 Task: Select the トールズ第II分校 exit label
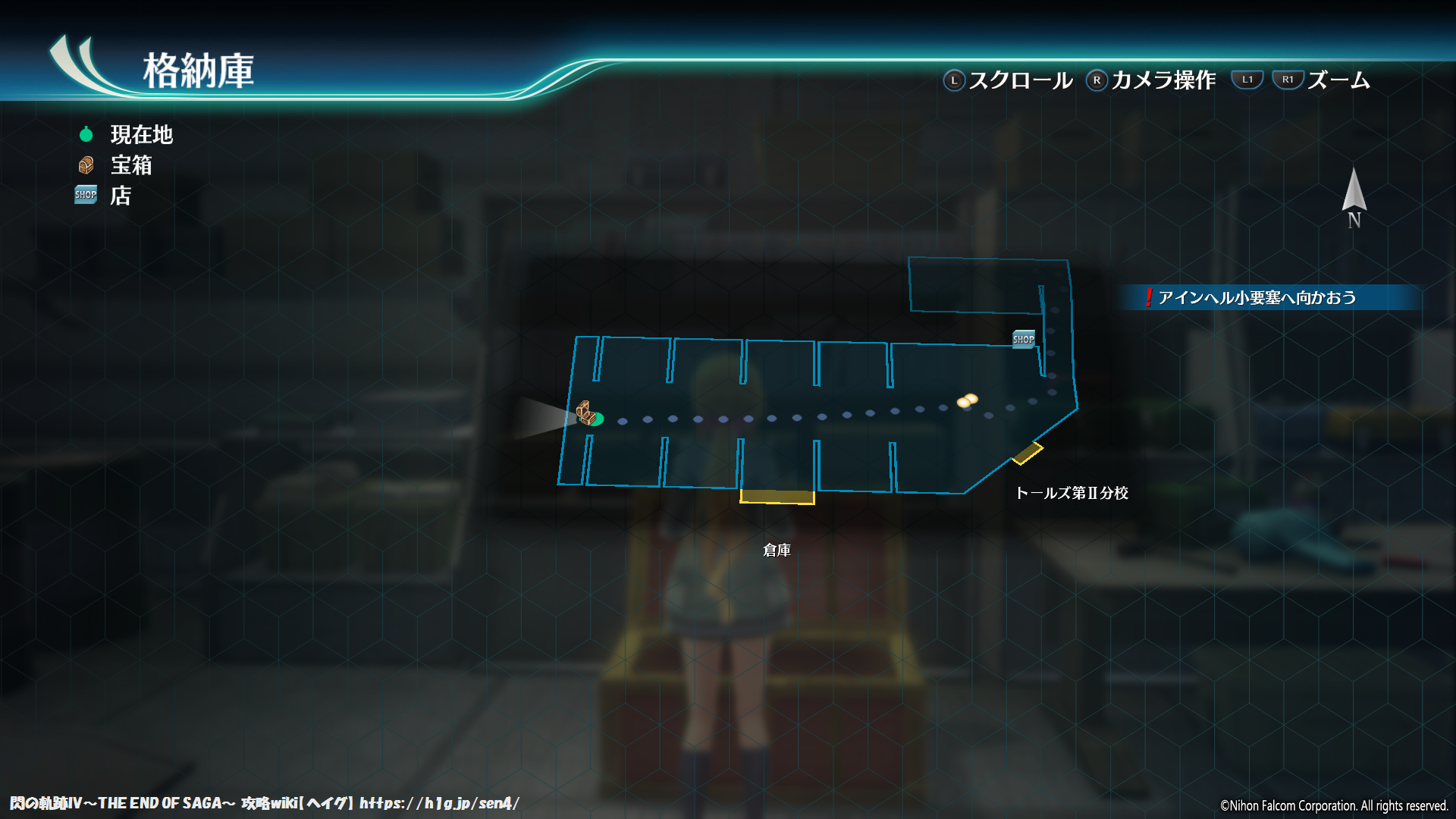point(1071,493)
